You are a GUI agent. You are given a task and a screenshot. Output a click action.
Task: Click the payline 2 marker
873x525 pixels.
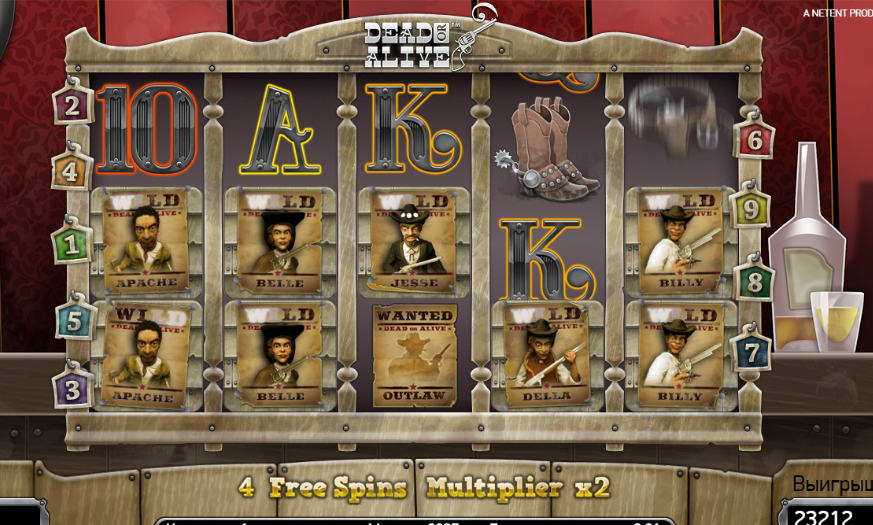click(x=72, y=103)
